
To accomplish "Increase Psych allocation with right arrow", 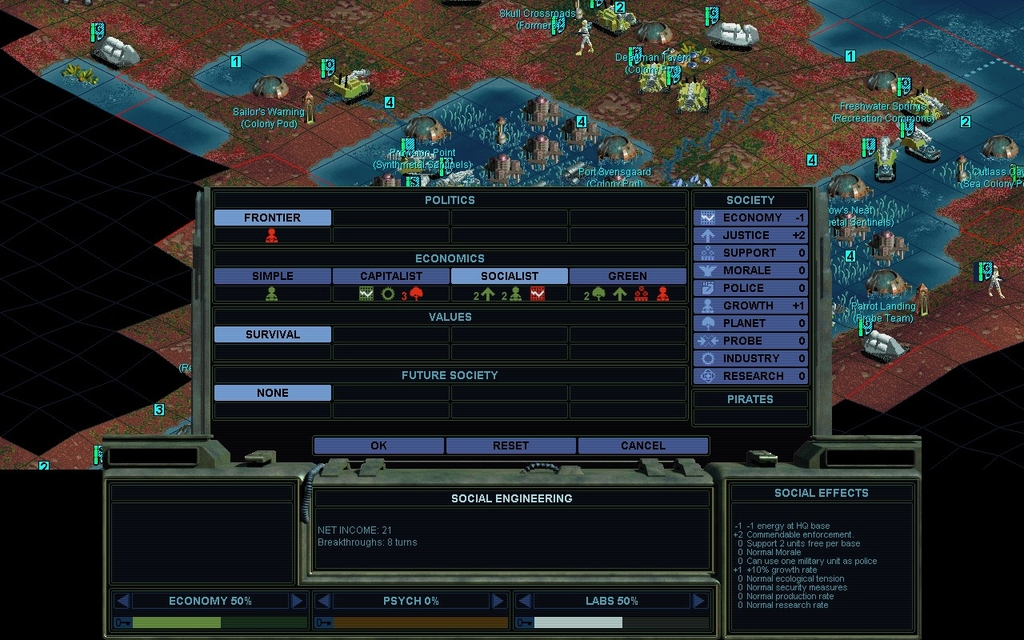I will (x=498, y=601).
